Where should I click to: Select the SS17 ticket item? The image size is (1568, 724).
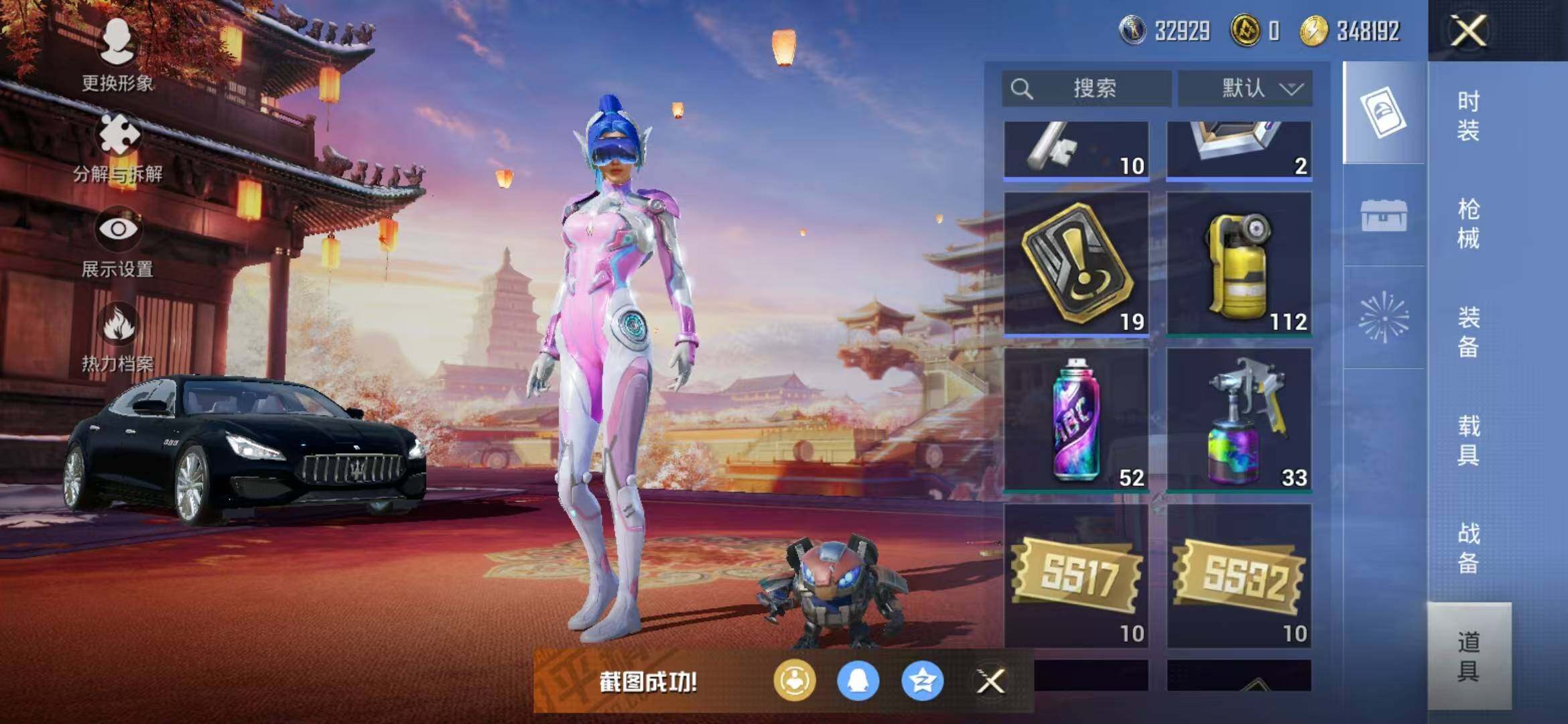point(1076,576)
